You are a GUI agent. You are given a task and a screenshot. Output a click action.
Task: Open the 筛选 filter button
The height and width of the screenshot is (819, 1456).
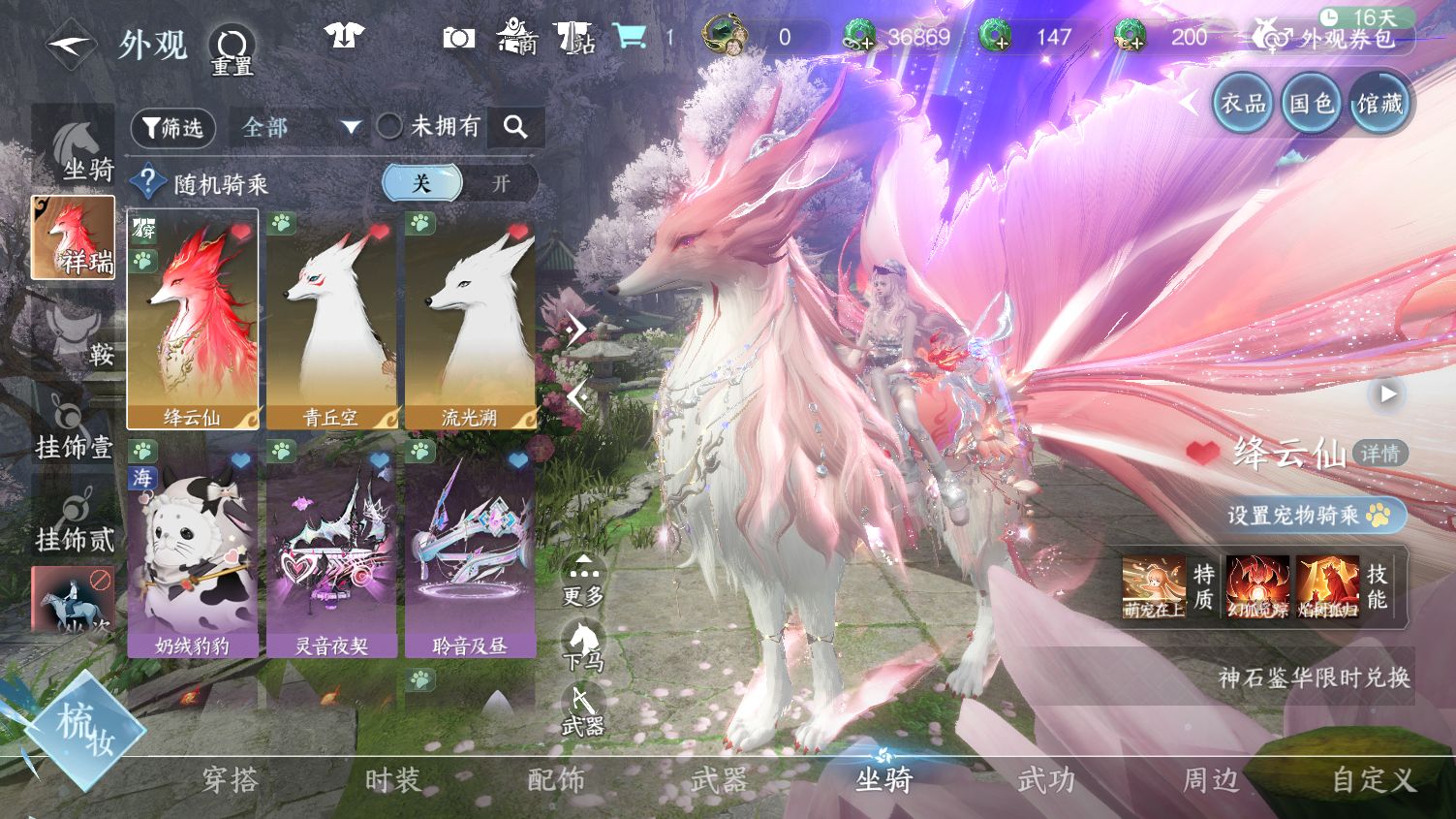click(x=173, y=127)
